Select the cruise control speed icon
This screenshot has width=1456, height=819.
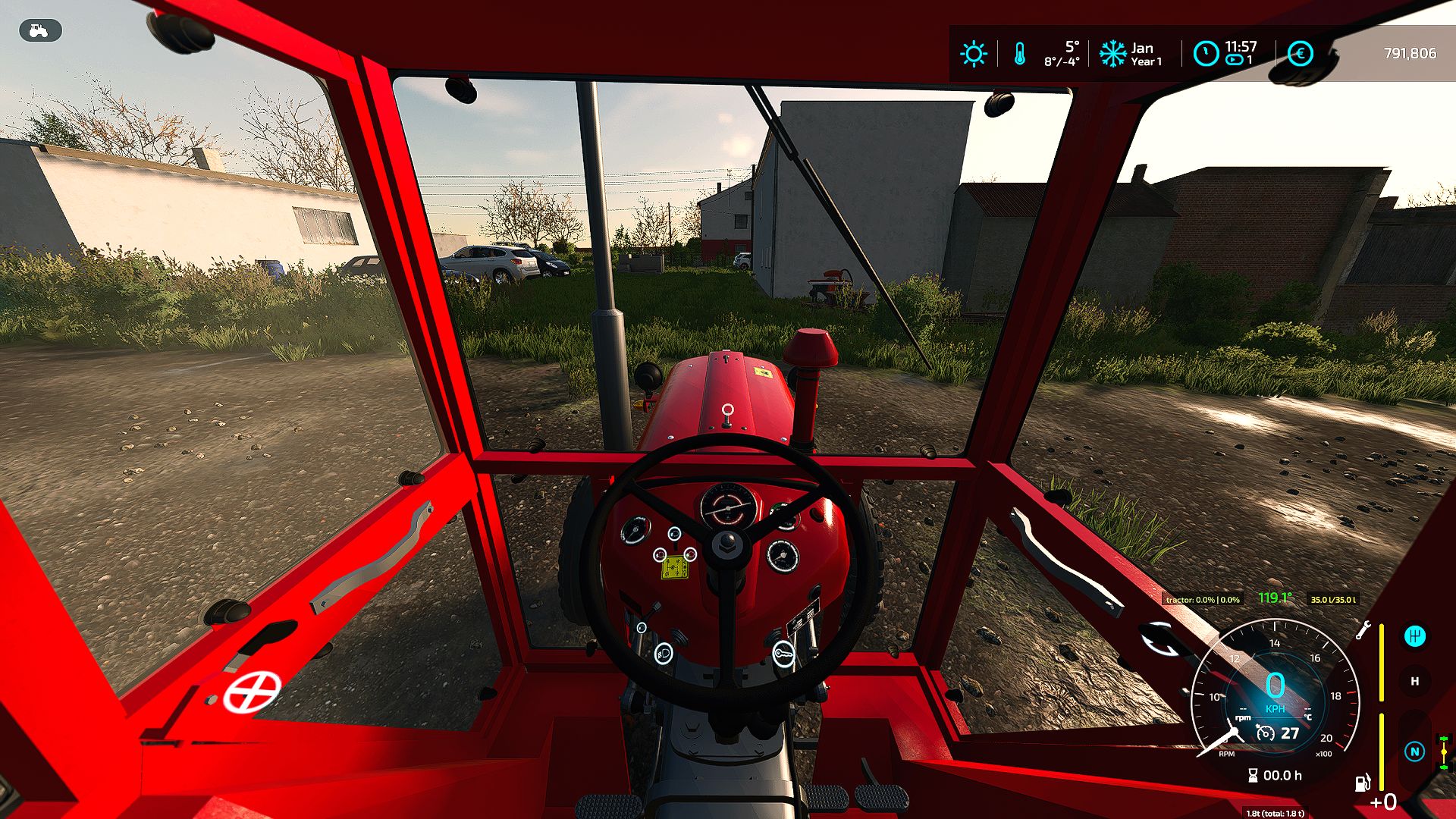[x=1265, y=733]
